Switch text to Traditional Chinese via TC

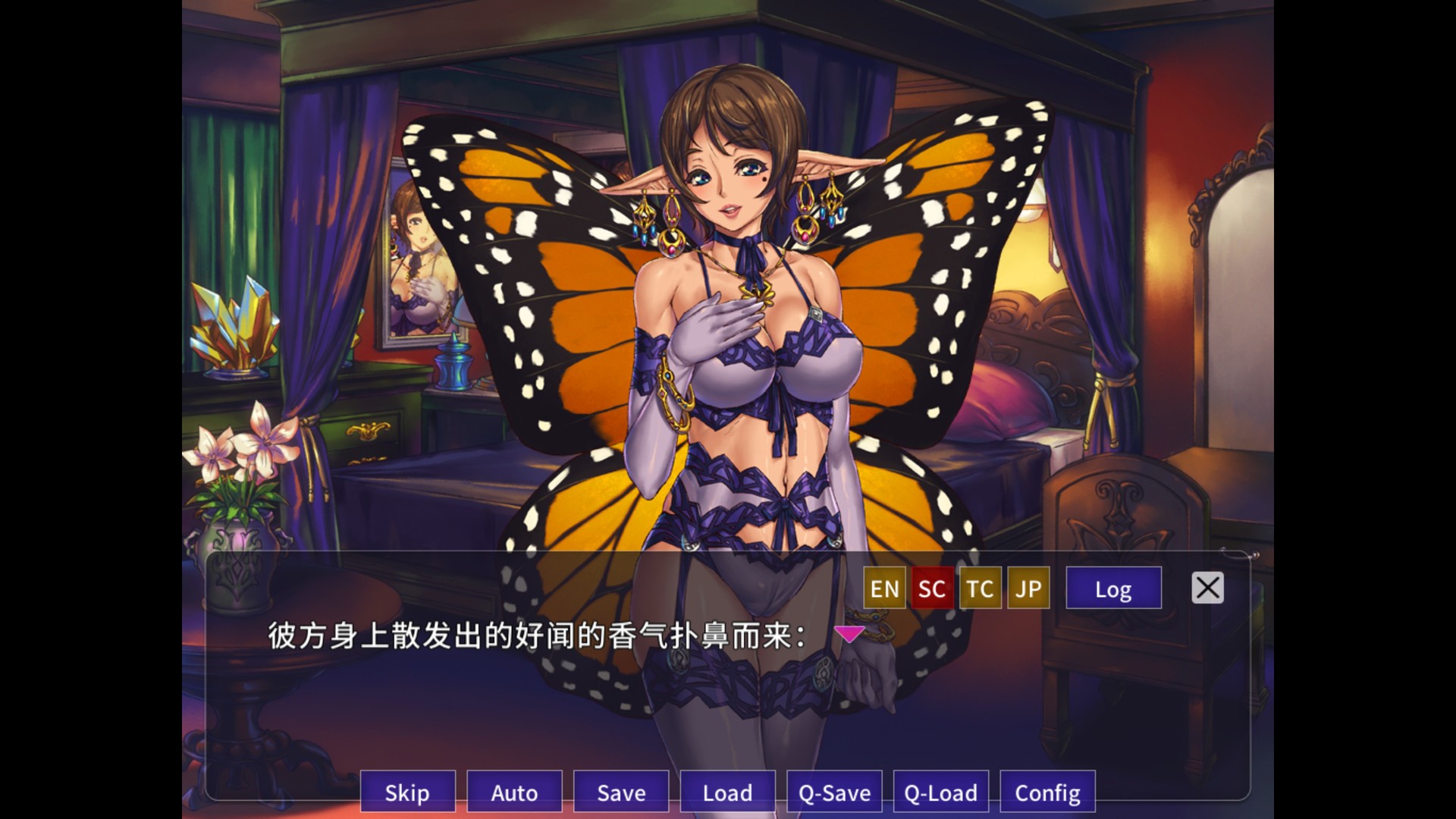(x=980, y=588)
